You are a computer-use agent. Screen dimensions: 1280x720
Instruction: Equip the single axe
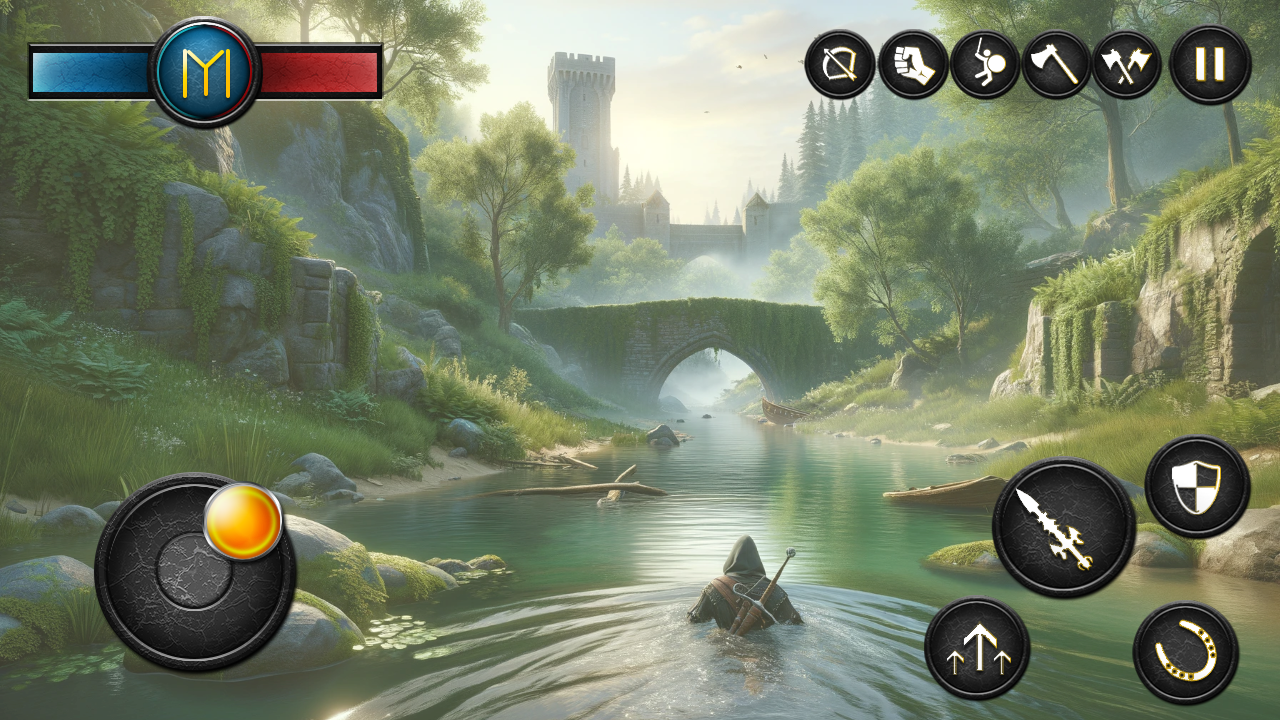(1056, 65)
